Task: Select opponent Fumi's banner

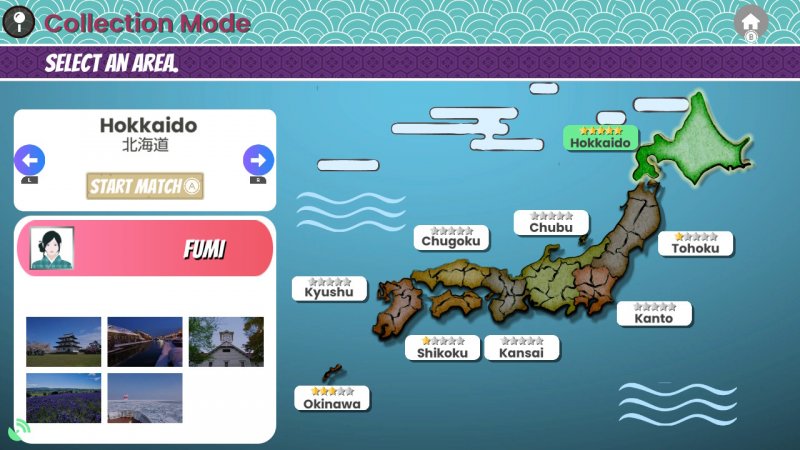Action: (145, 248)
